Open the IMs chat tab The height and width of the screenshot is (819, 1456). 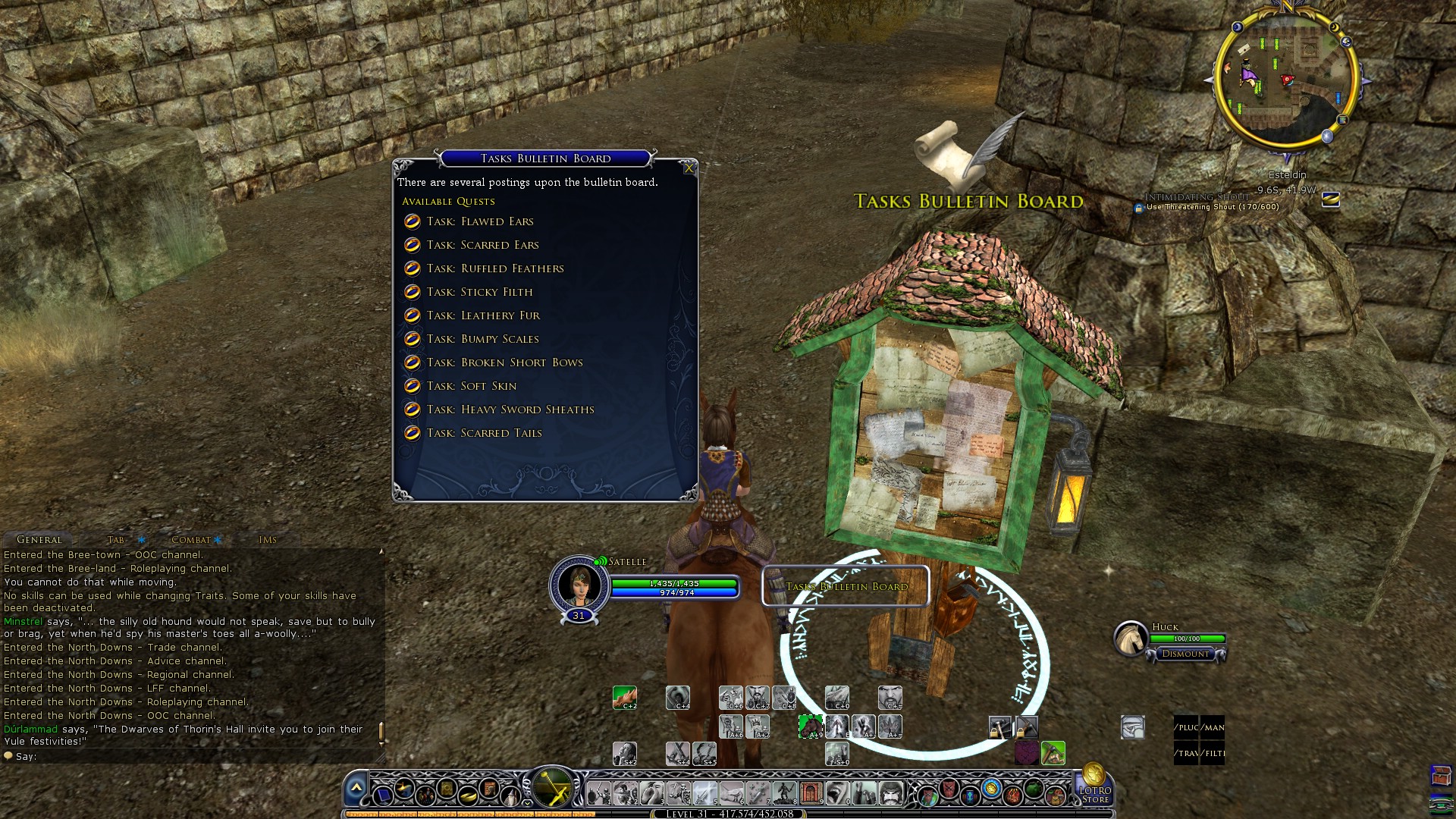[268, 540]
